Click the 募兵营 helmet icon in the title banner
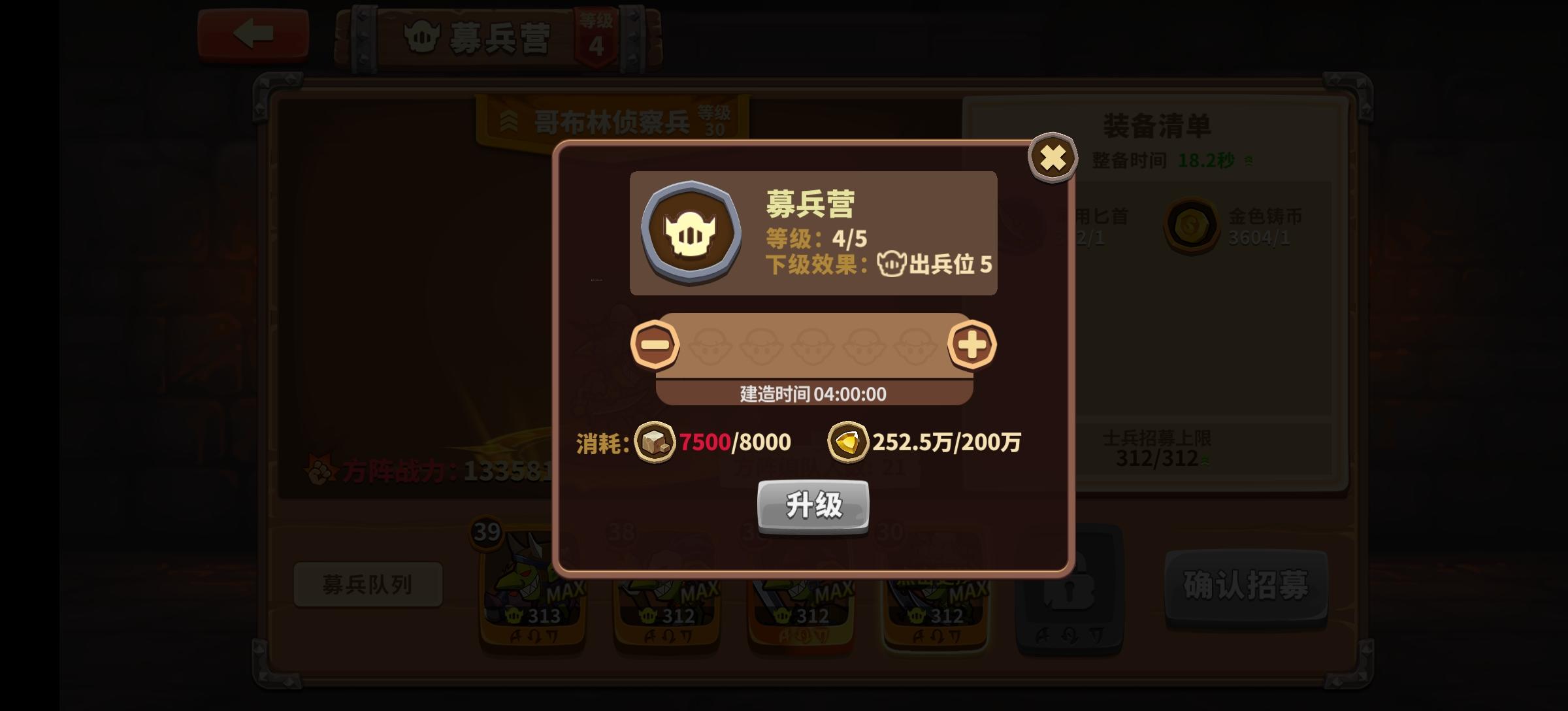Viewport: 1568px width, 711px height. 421,36
